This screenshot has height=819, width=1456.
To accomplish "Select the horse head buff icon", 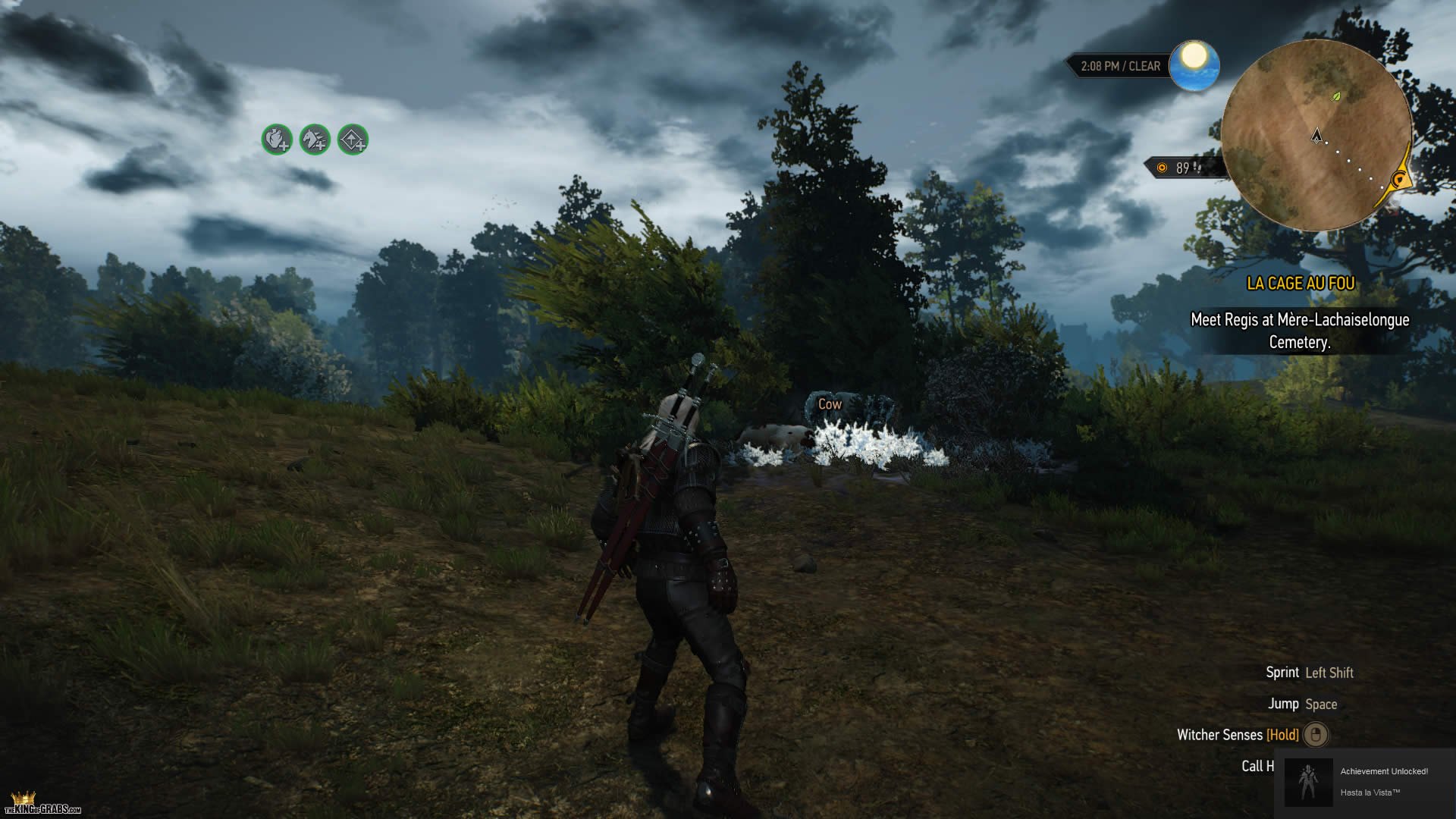I will point(315,140).
